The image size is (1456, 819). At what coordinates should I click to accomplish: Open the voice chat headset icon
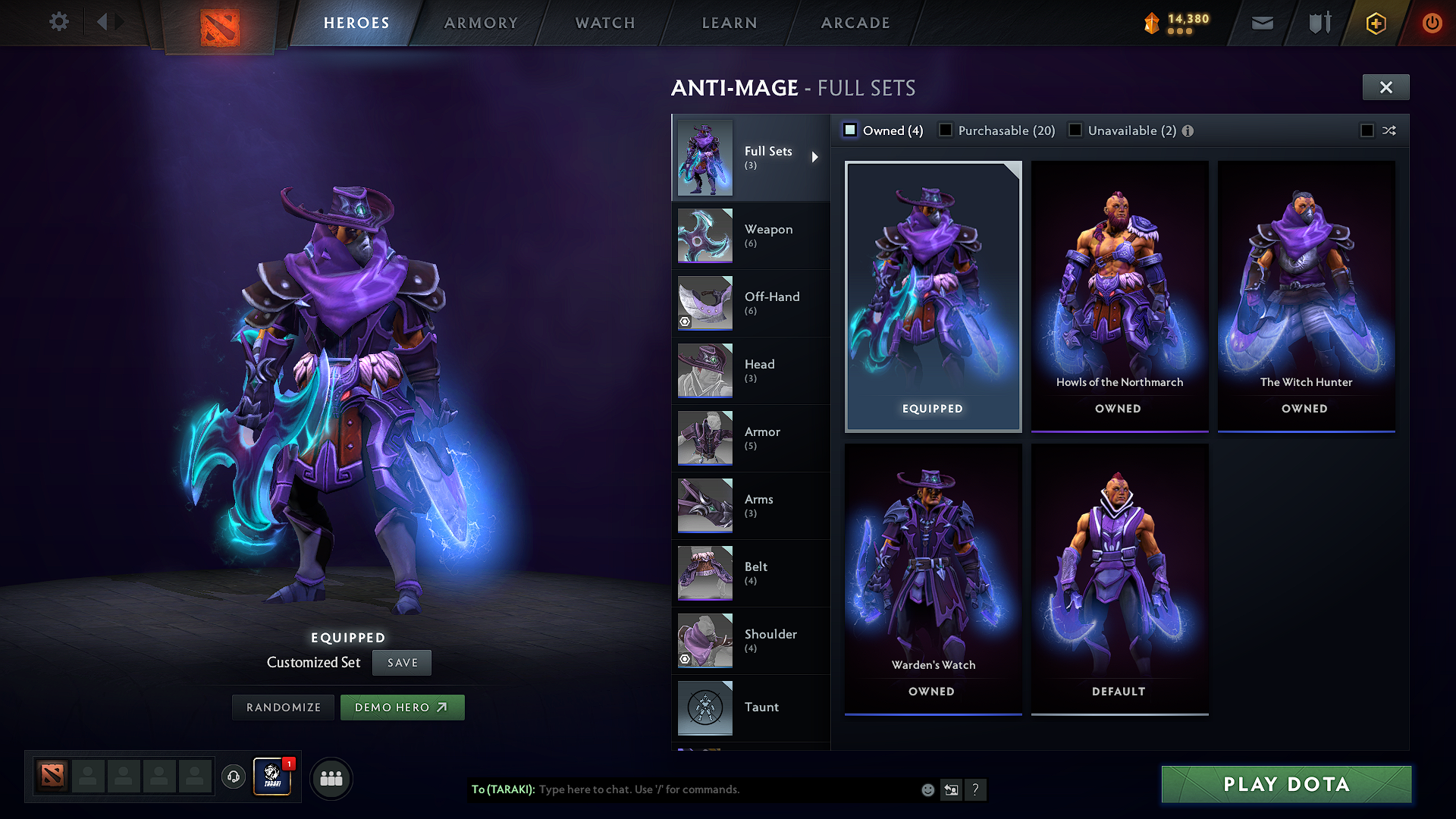(233, 777)
